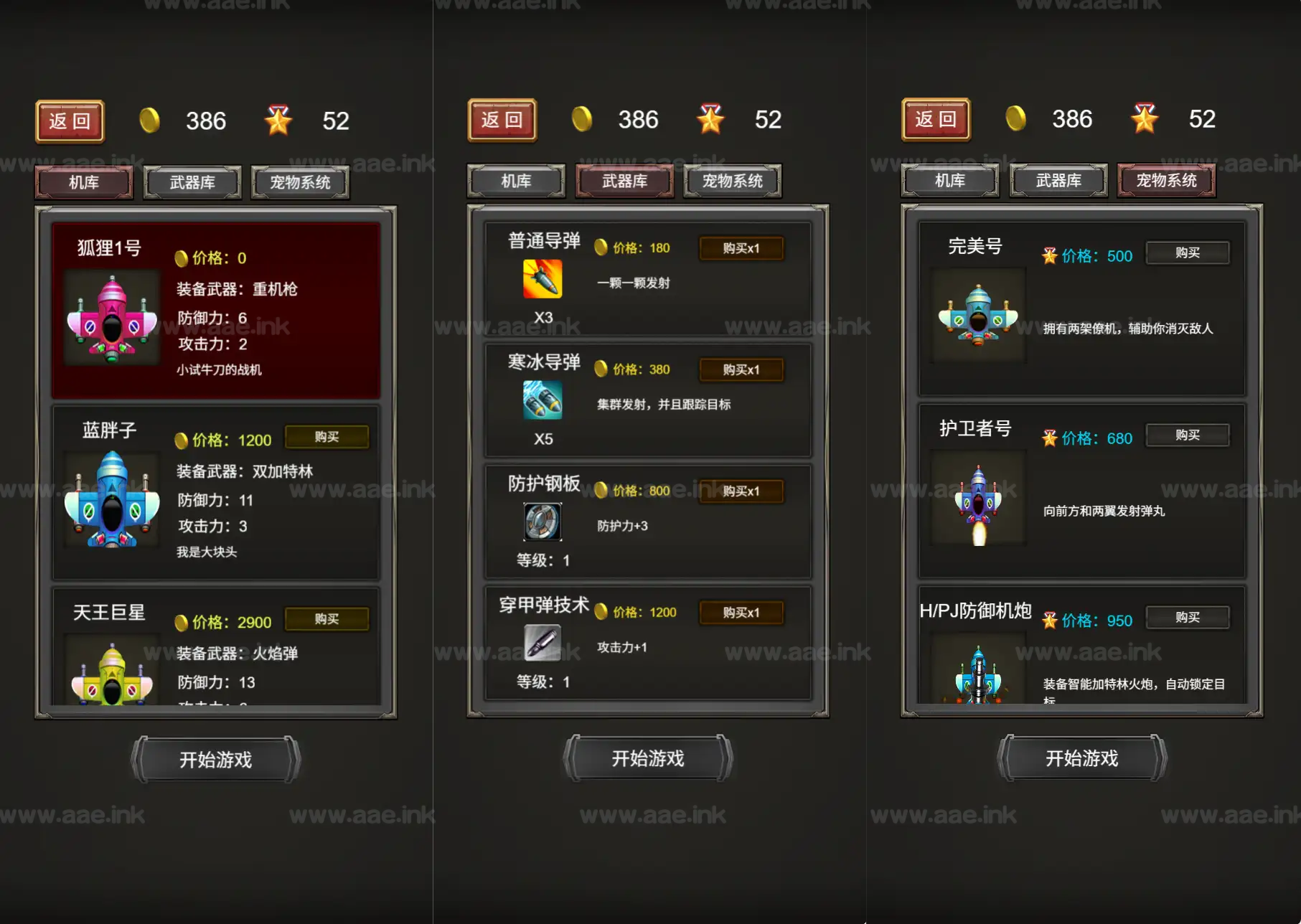Switch to the 武器库 tab on the left panel
This screenshot has width=1301, height=924.
192,181
